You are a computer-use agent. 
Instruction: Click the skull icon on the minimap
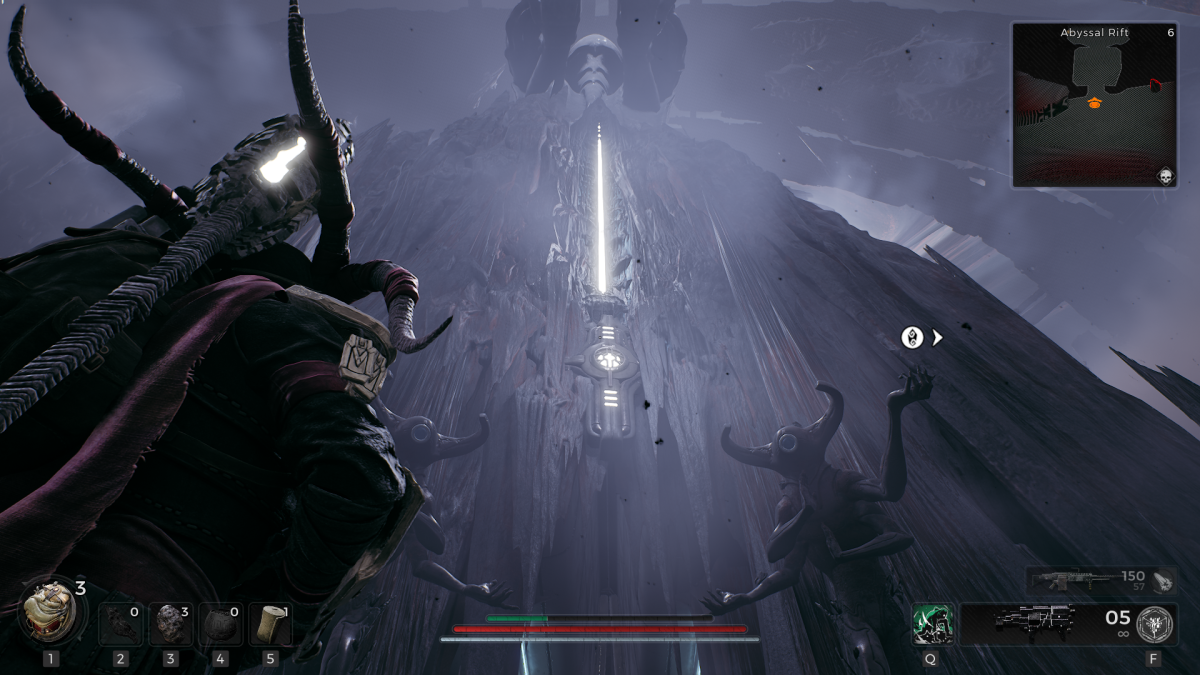[1164, 177]
